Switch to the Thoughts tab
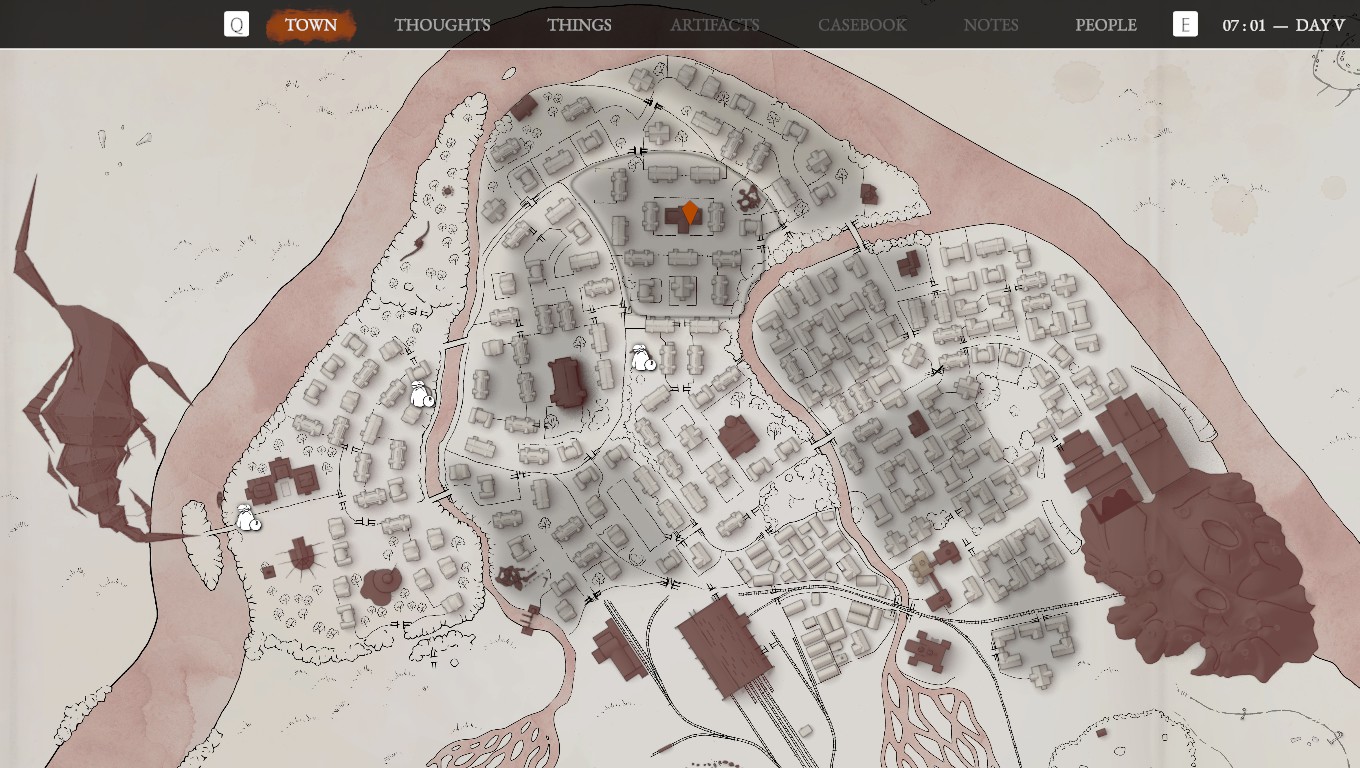The height and width of the screenshot is (768, 1360). [x=442, y=25]
